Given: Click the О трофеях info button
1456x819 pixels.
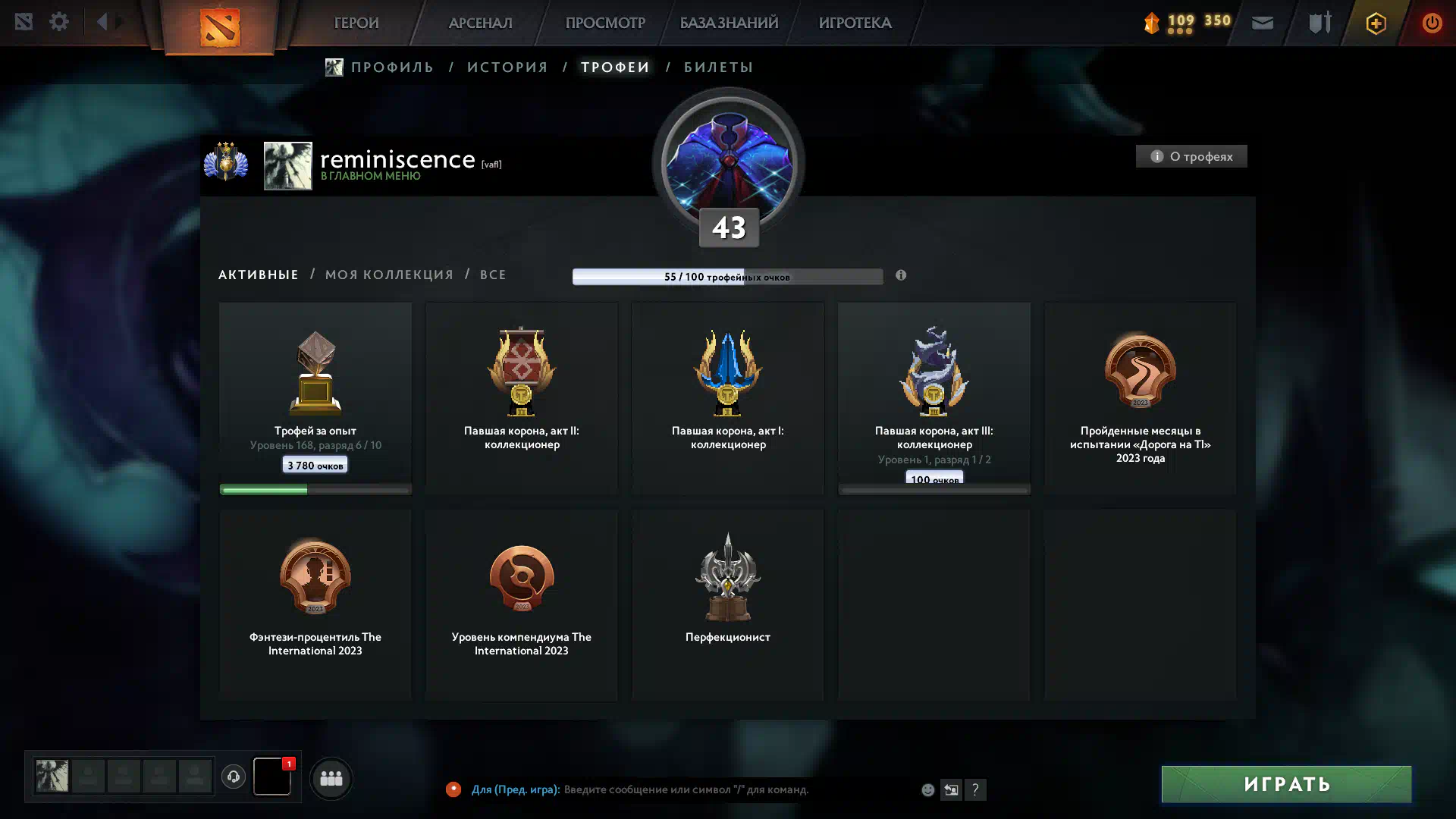Looking at the screenshot, I should pos(1191,156).
